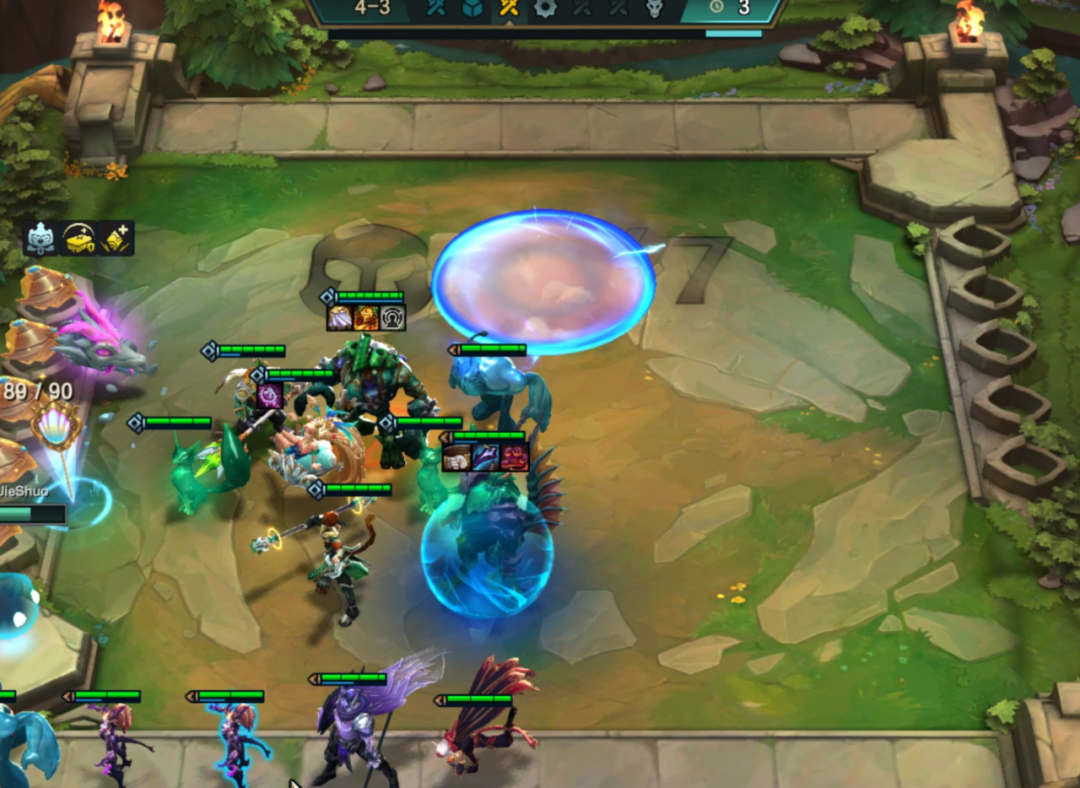Select the gray gear round icon

(x=544, y=8)
